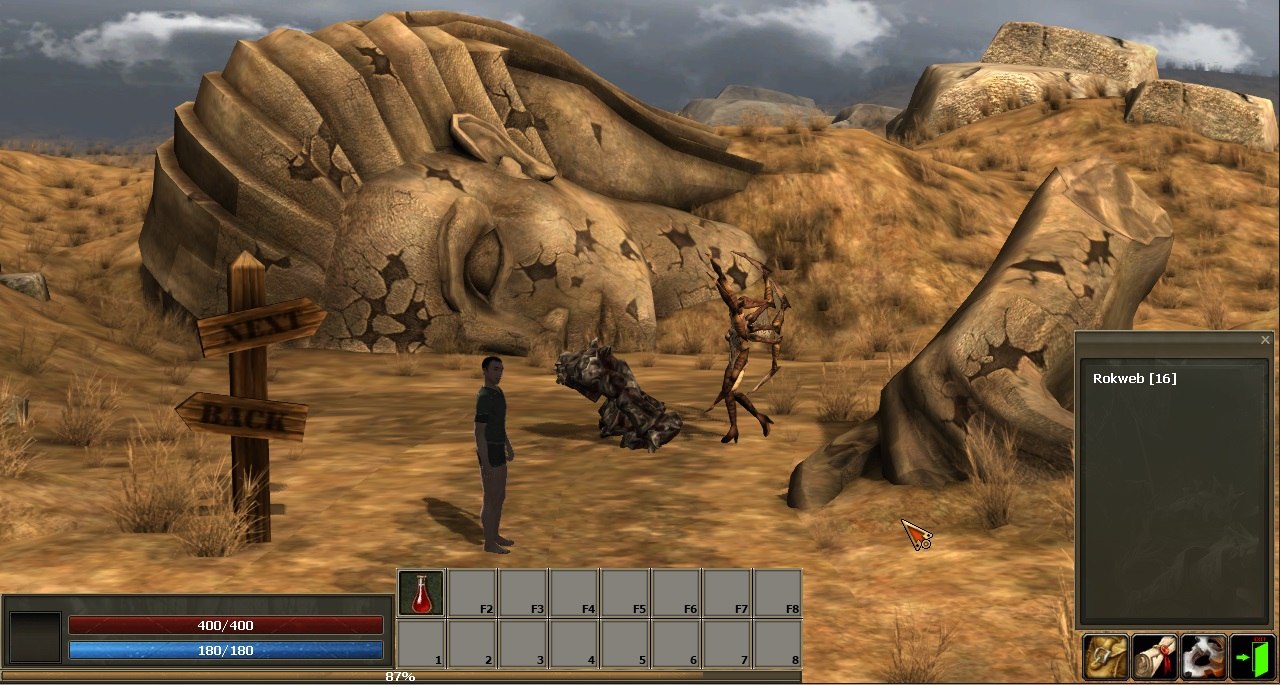Click the white mask icon
Viewport: 1280px width, 685px height.
1203,658
